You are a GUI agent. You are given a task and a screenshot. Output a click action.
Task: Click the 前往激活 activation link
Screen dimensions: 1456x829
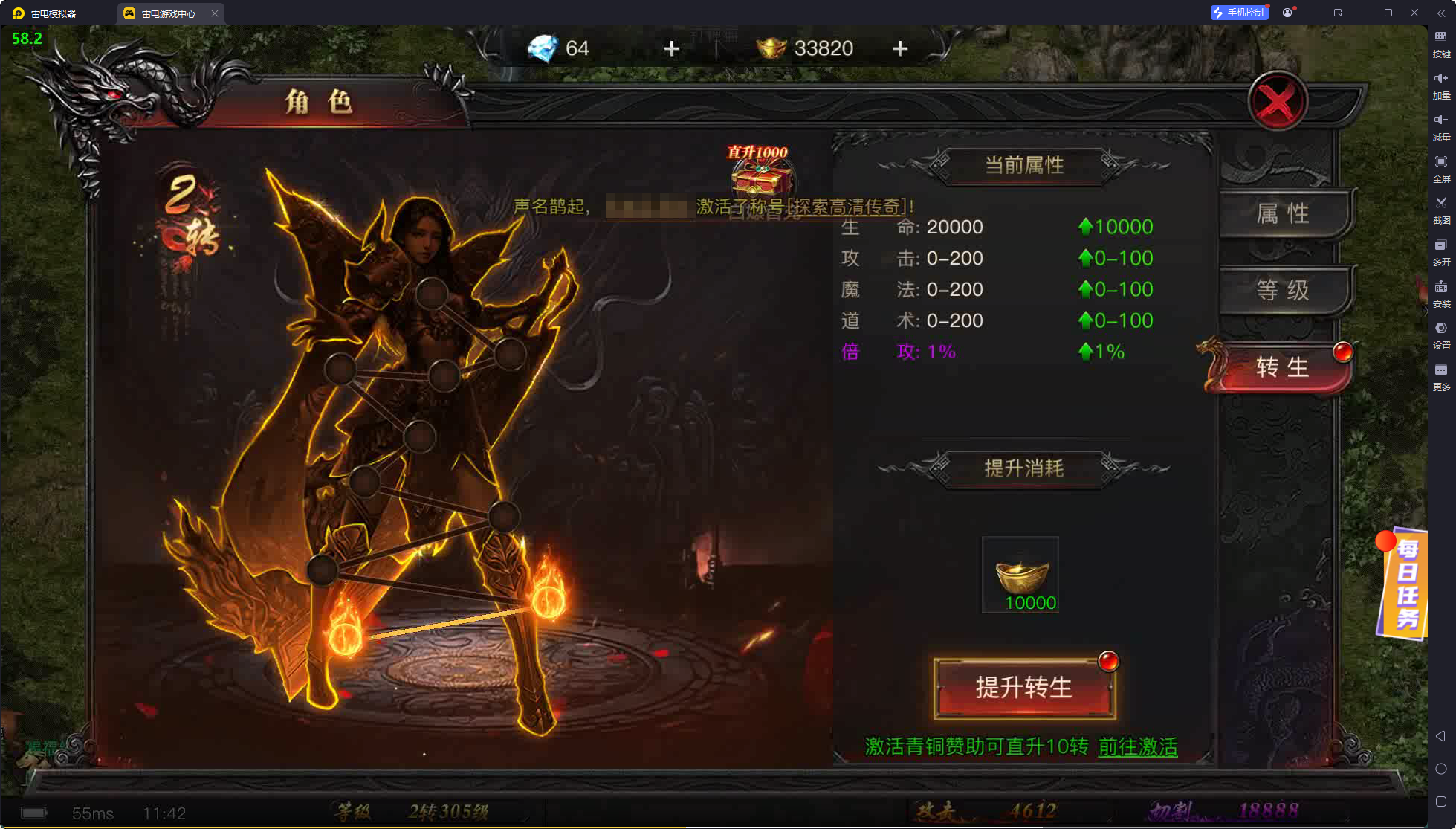pyautogui.click(x=1136, y=748)
